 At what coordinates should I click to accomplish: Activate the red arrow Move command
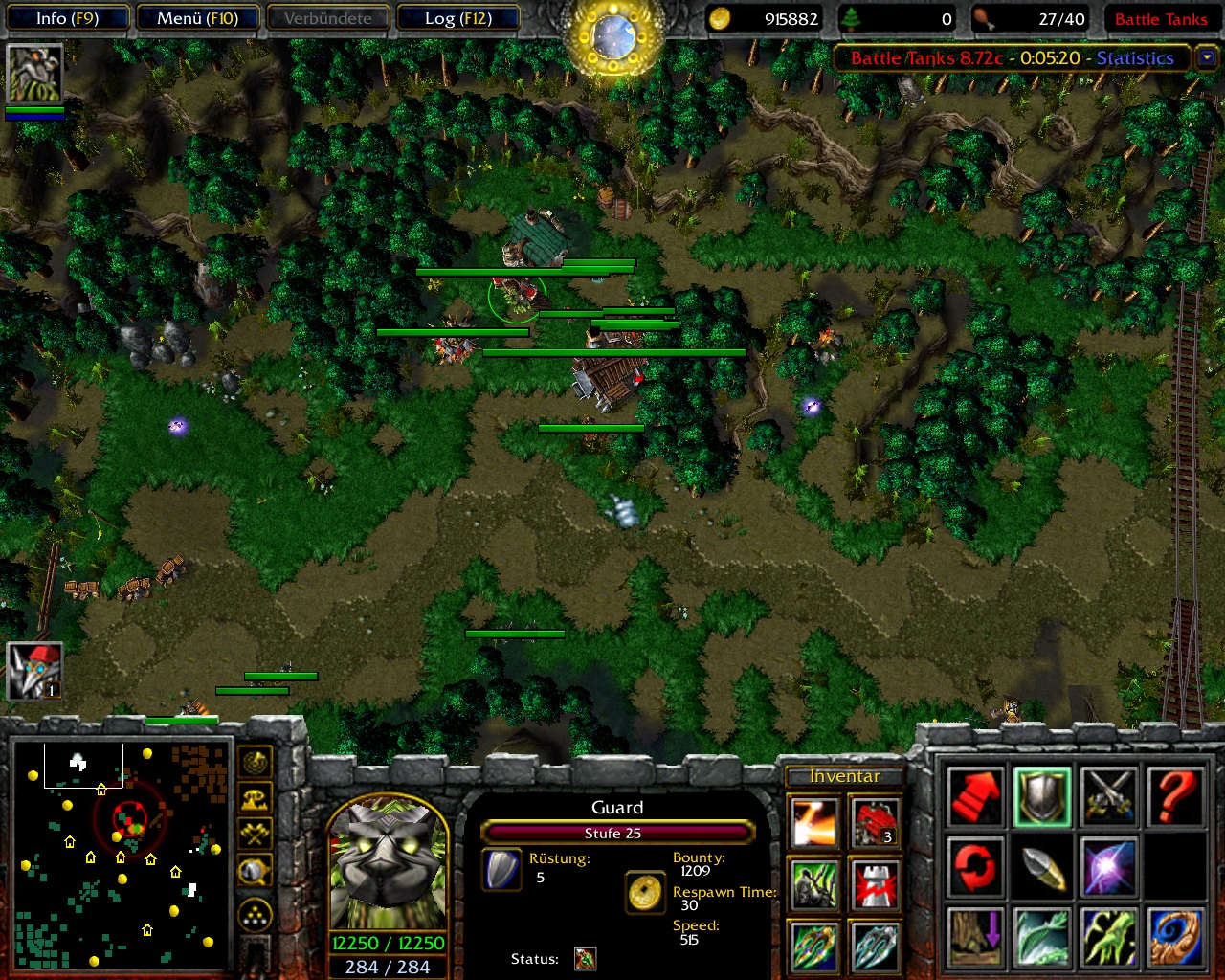pos(975,797)
